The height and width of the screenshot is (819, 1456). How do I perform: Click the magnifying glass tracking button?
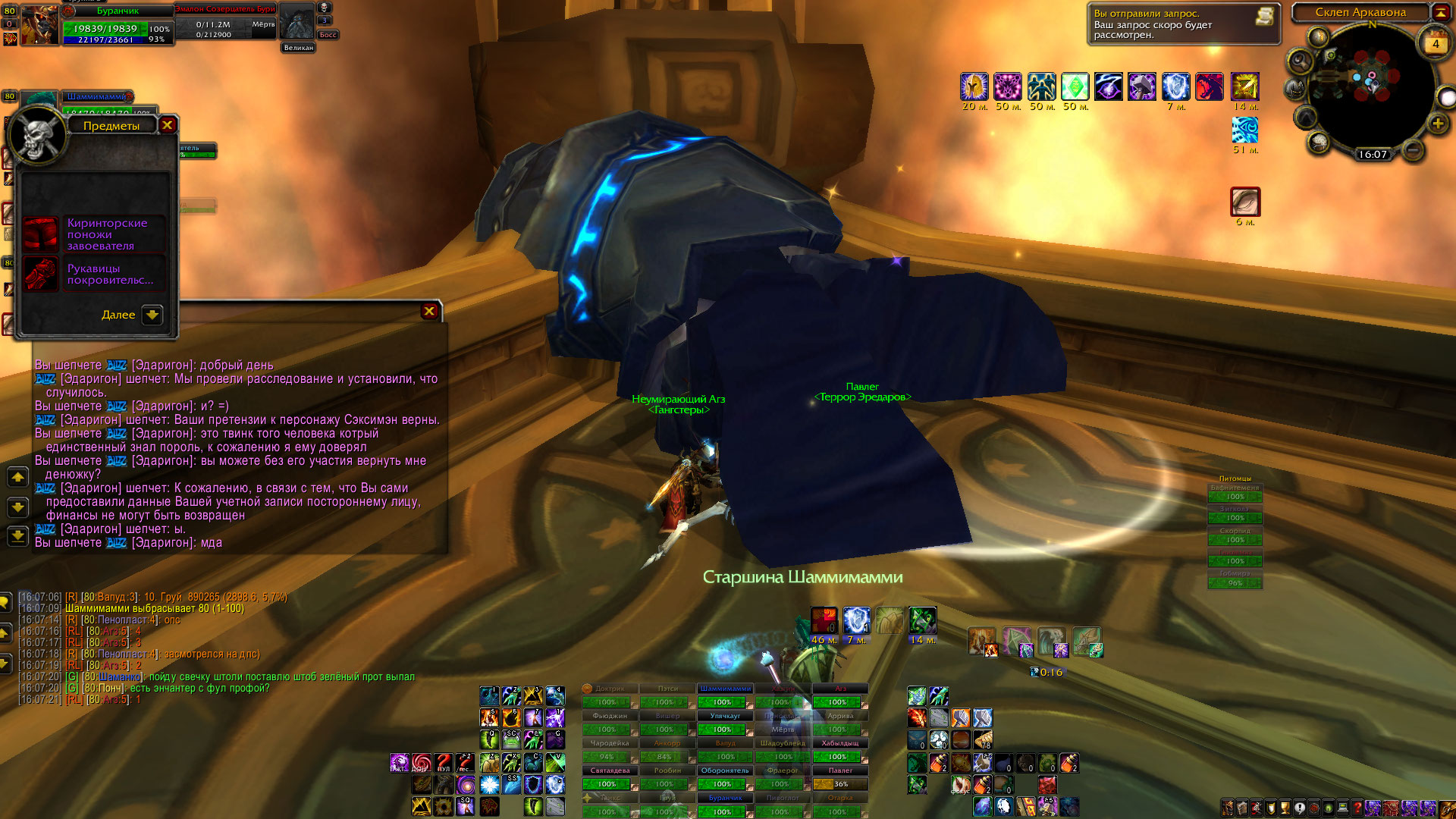point(1300,60)
